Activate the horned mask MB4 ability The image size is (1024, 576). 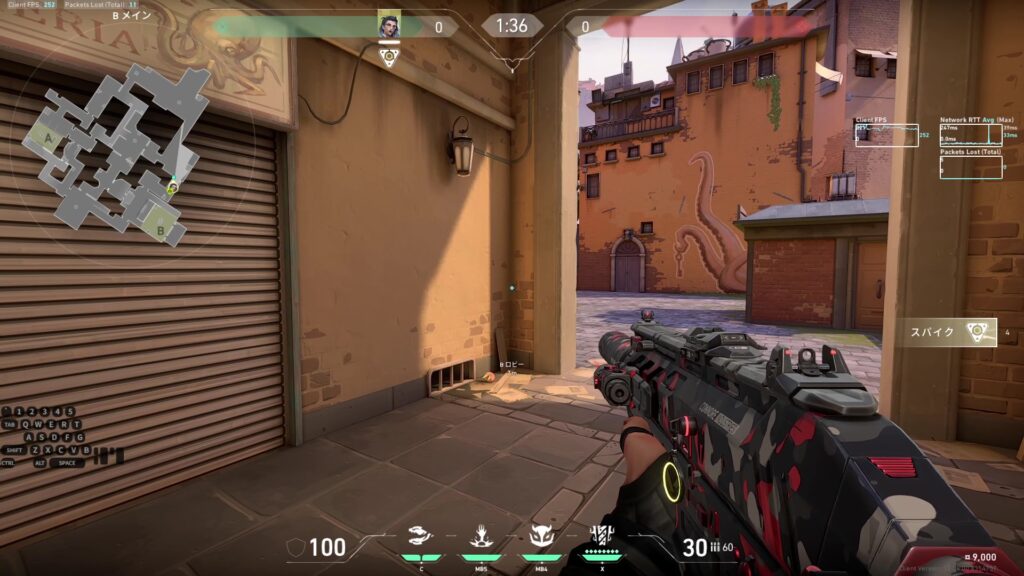pyautogui.click(x=542, y=537)
